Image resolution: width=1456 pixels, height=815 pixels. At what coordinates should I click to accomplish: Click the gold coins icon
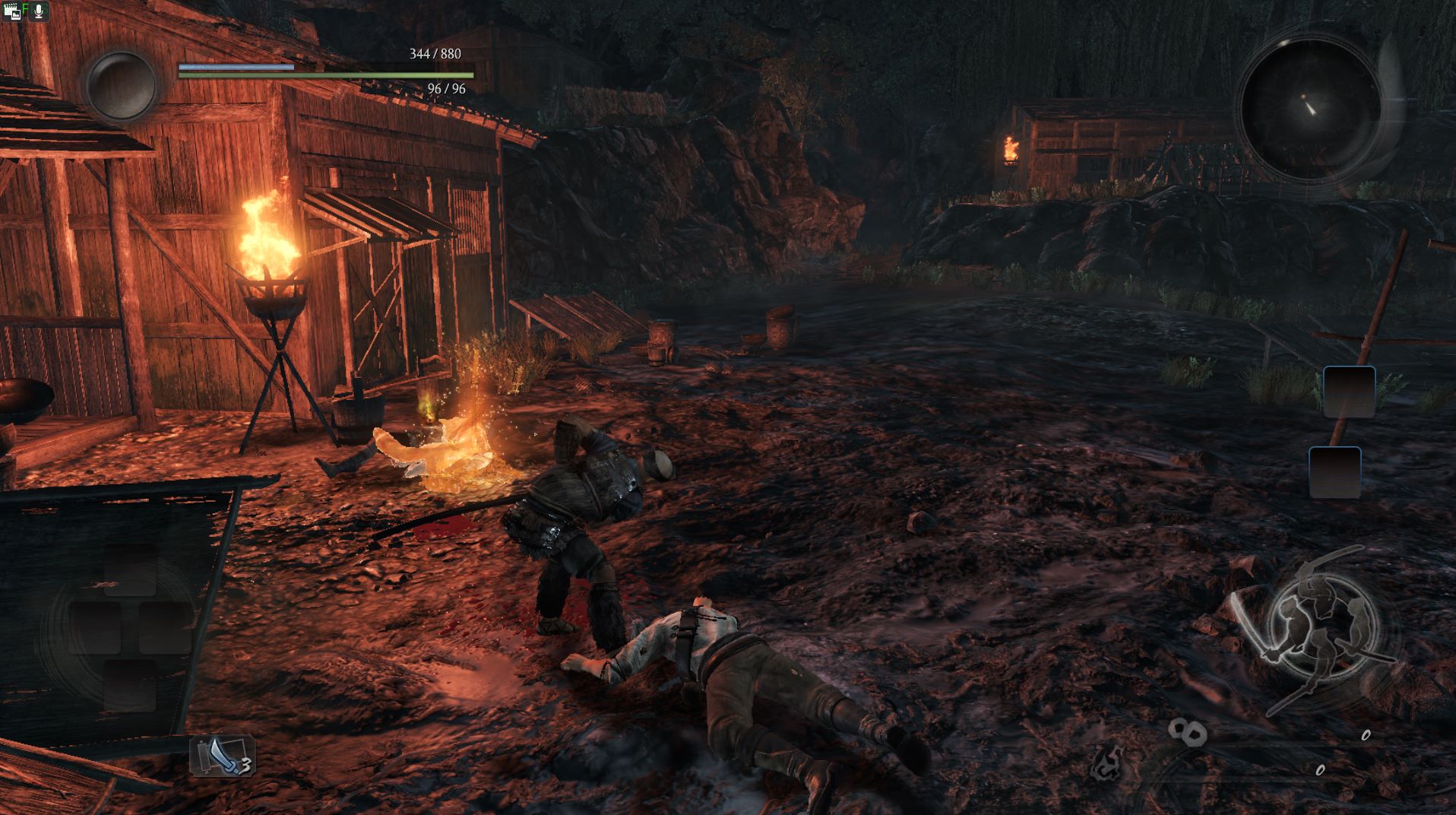(1187, 732)
